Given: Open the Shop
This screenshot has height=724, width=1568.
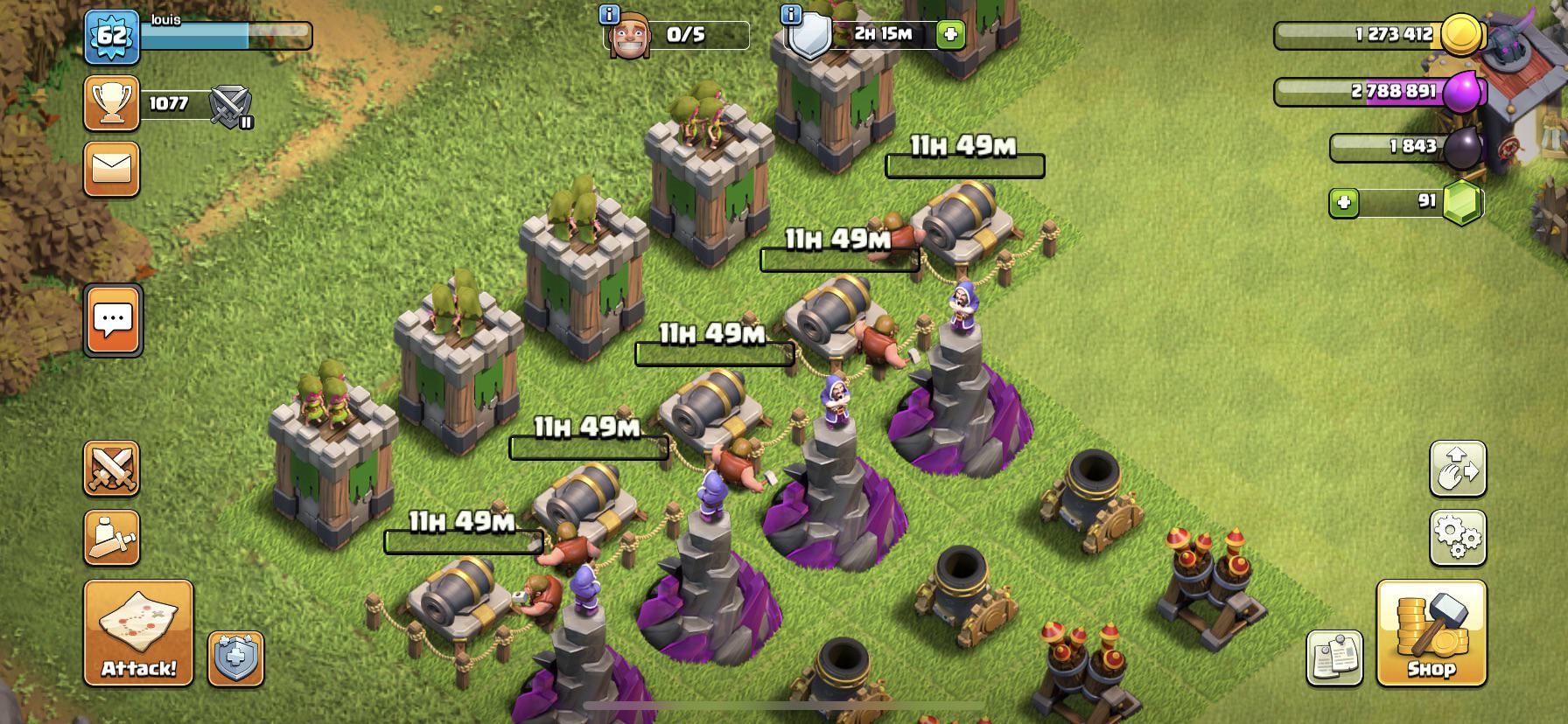Looking at the screenshot, I should (x=1431, y=632).
